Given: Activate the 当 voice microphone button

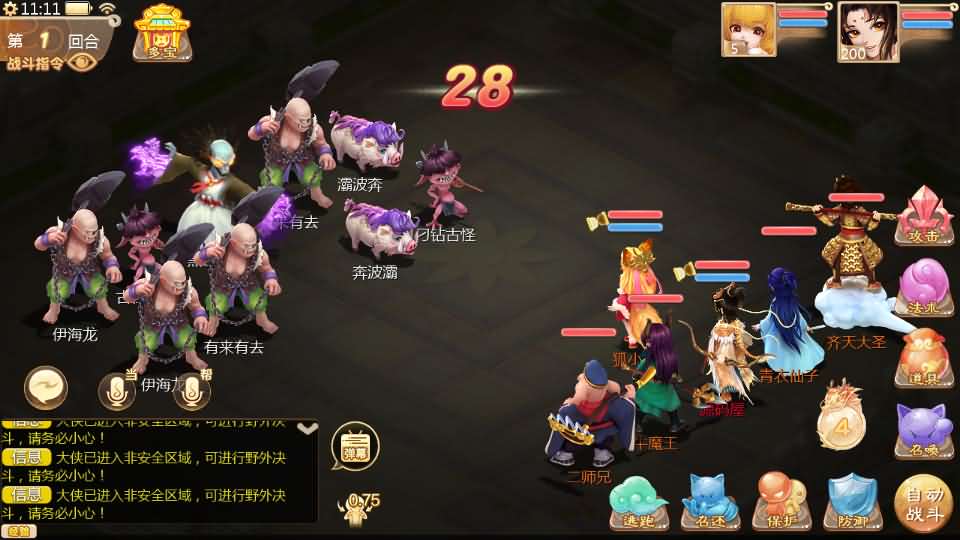Looking at the screenshot, I should pyautogui.click(x=117, y=390).
